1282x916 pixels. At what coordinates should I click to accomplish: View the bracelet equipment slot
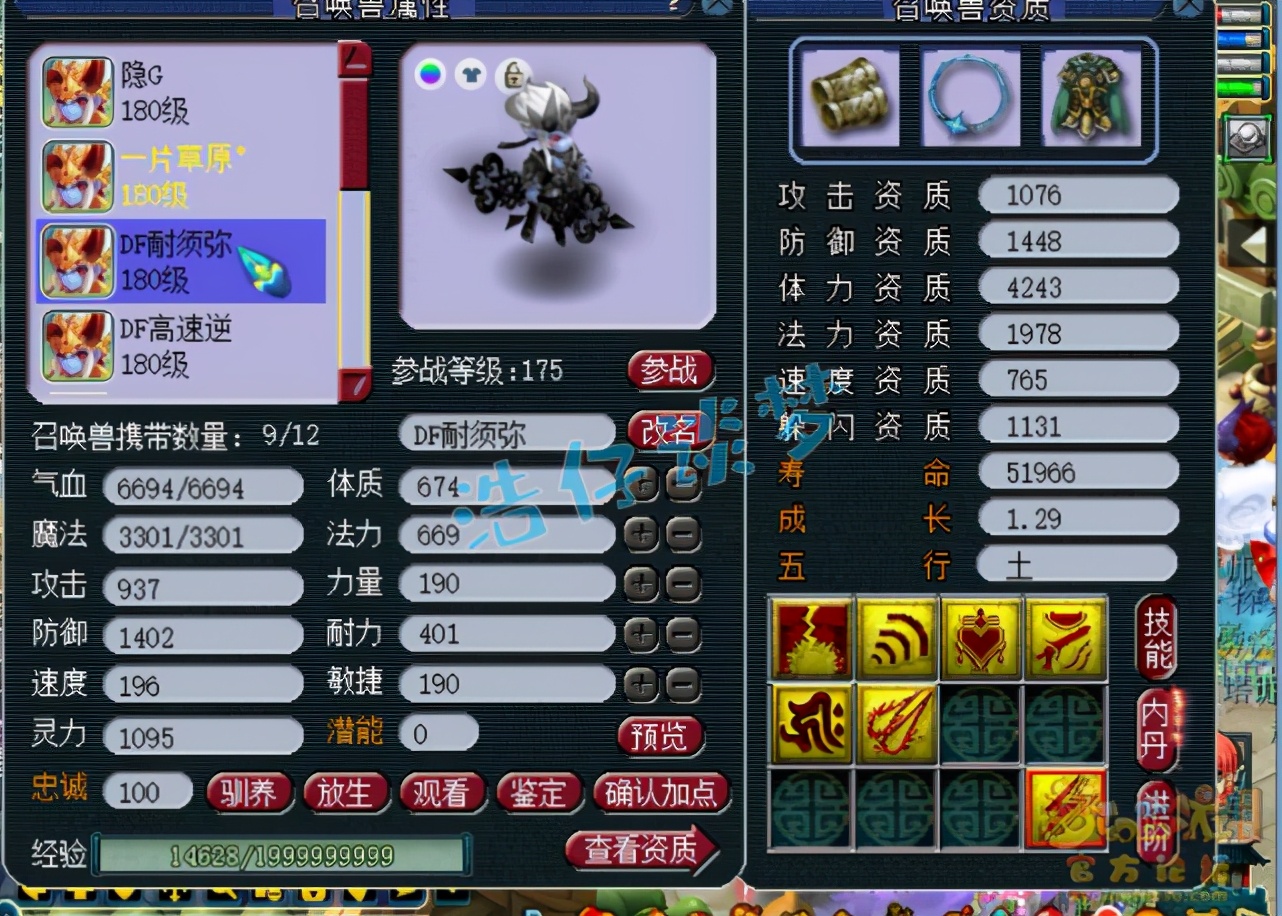(x=852, y=96)
